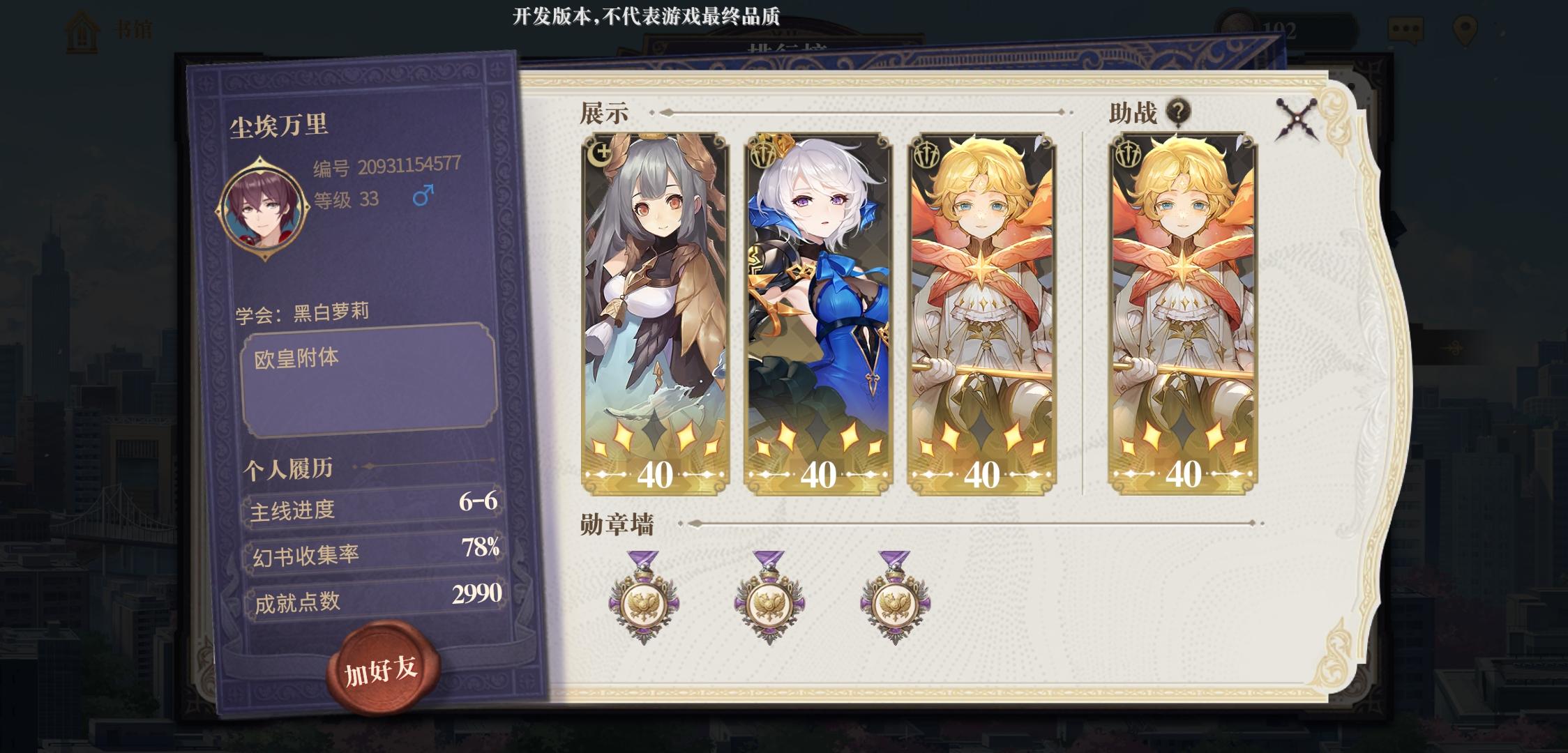
Task: Click the 展示 section header
Action: pyautogui.click(x=605, y=112)
